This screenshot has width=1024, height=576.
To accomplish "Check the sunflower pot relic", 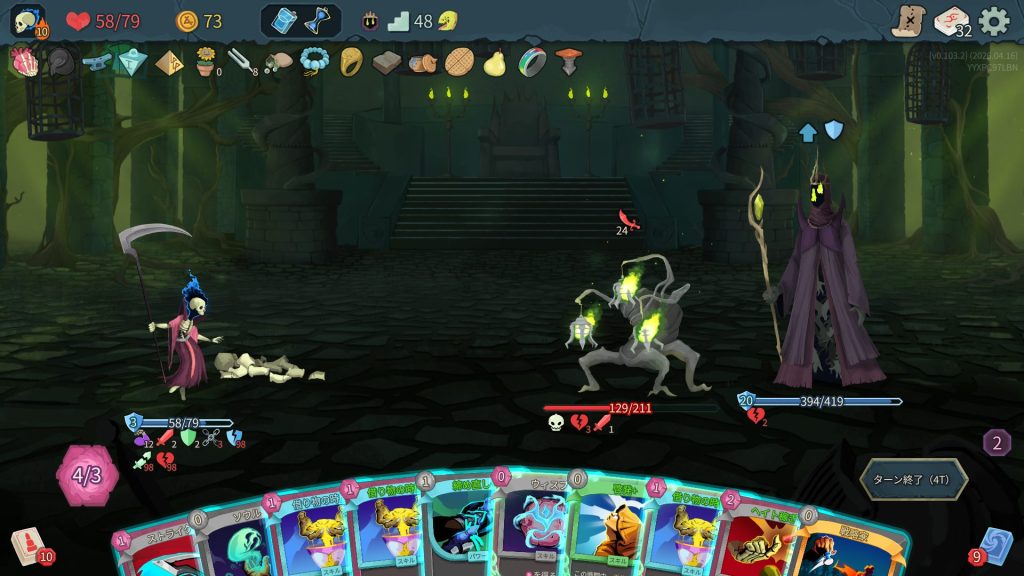I will tap(206, 62).
